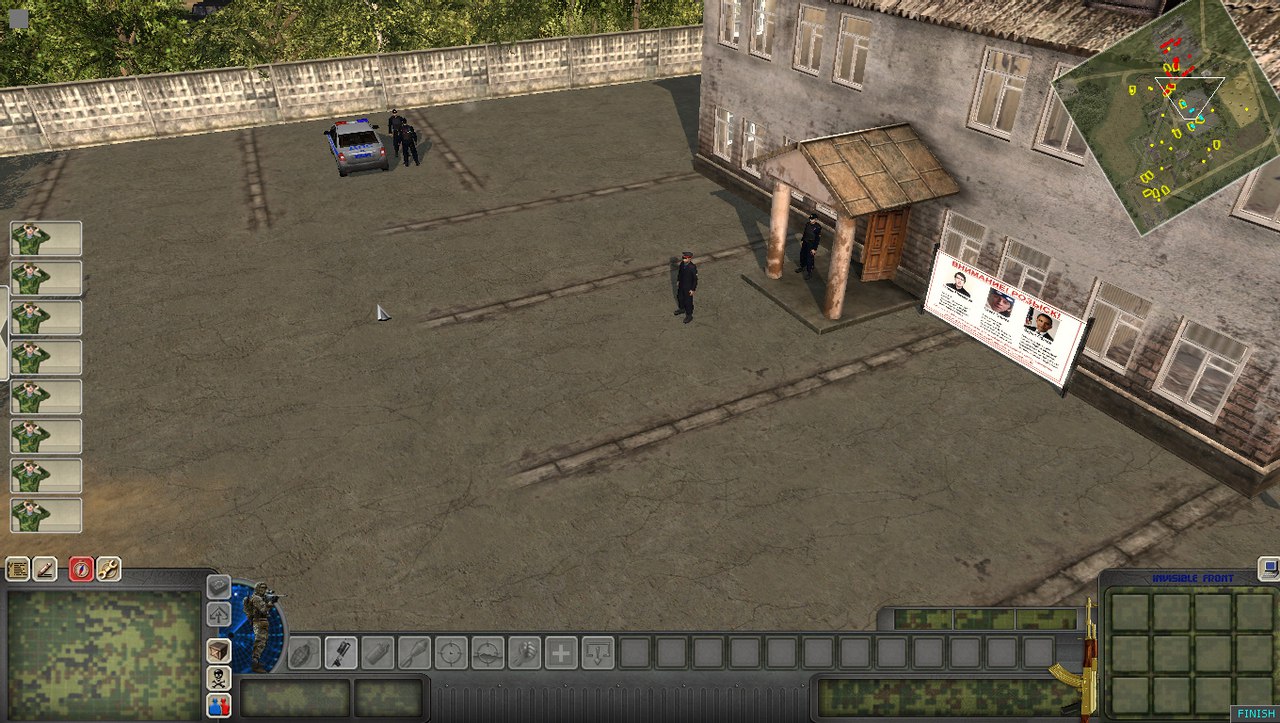Select the crosshair aim command
Image resolution: width=1280 pixels, height=723 pixels.
tap(451, 653)
